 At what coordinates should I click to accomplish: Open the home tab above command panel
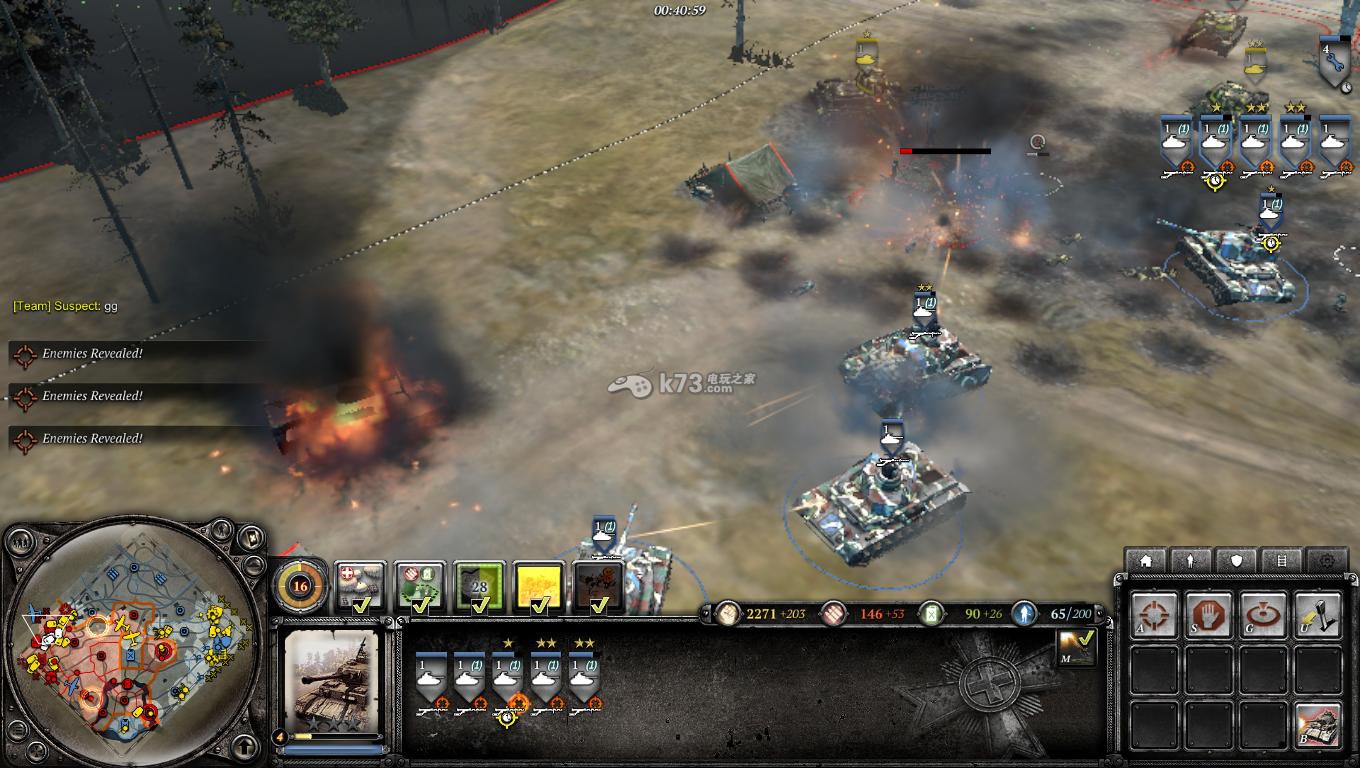(1146, 561)
